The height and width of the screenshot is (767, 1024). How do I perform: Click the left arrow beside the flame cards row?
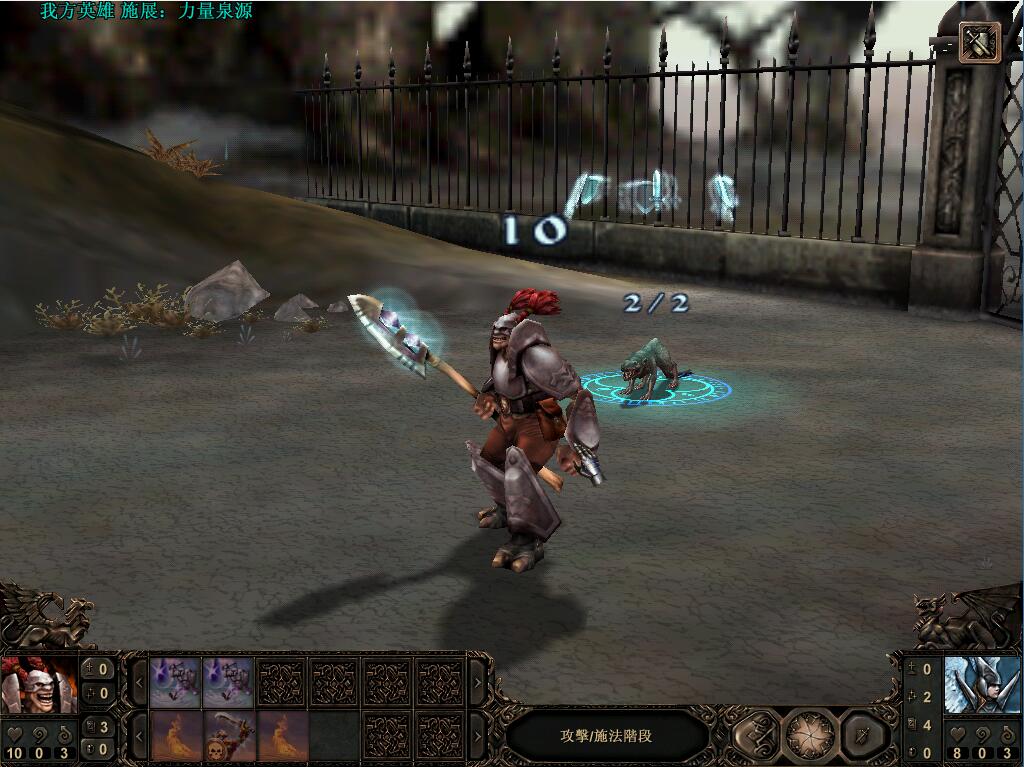tap(138, 737)
